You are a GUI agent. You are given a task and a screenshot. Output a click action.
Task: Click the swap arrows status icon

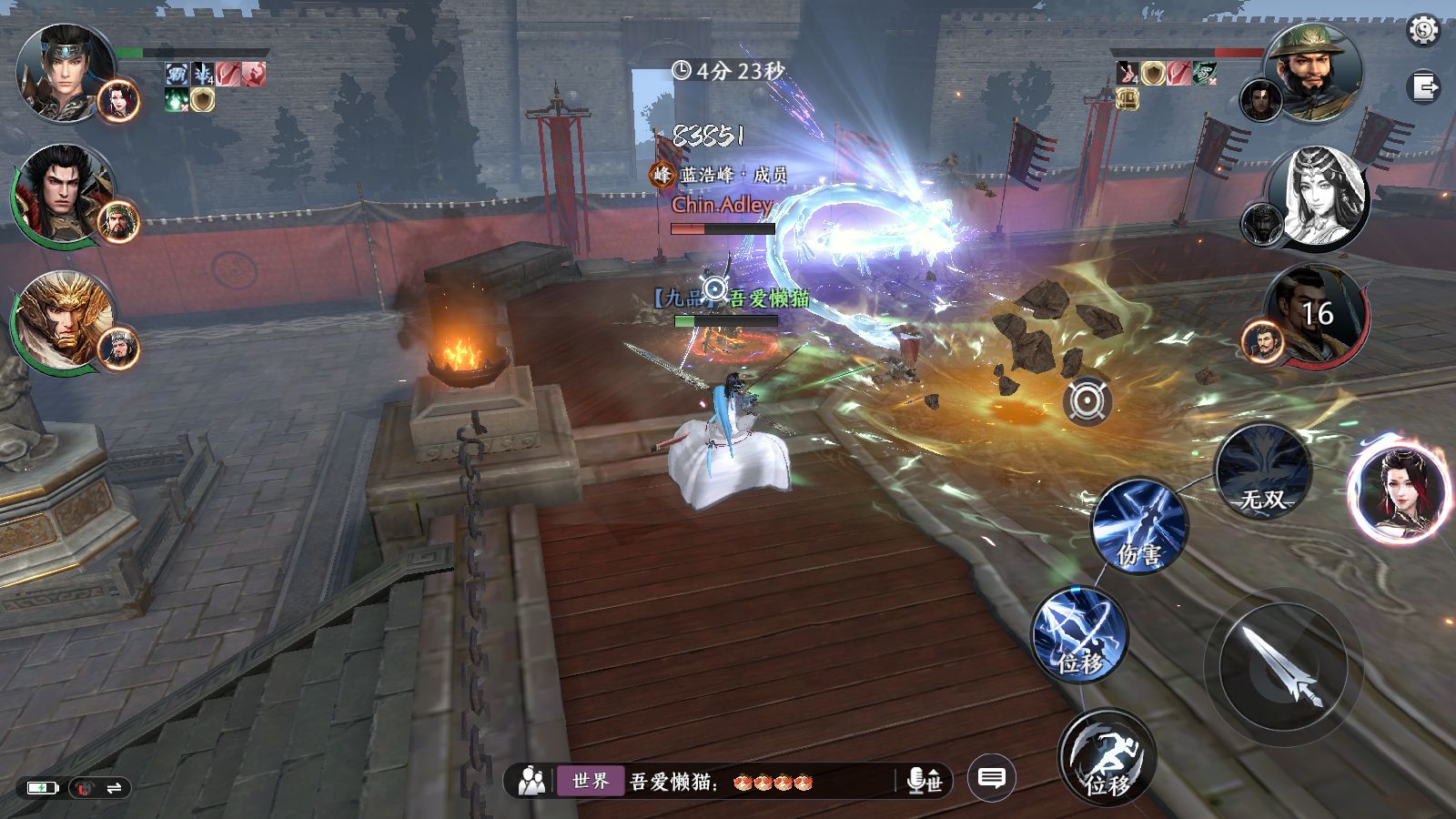pyautogui.click(x=114, y=788)
